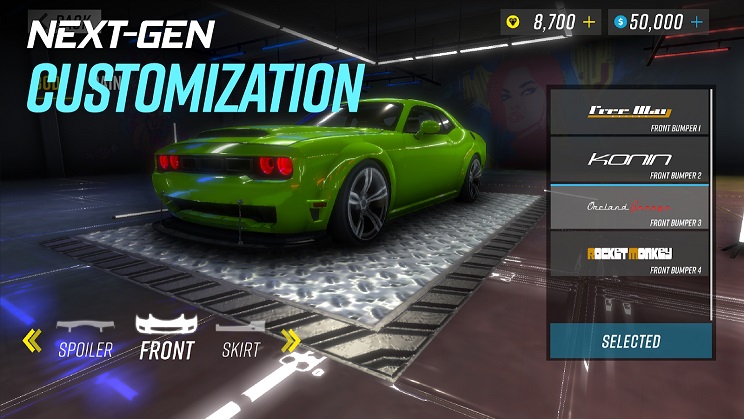The image size is (744, 419).
Task: Select the Rocket Monkey Front Bumper 4
Action: click(629, 255)
